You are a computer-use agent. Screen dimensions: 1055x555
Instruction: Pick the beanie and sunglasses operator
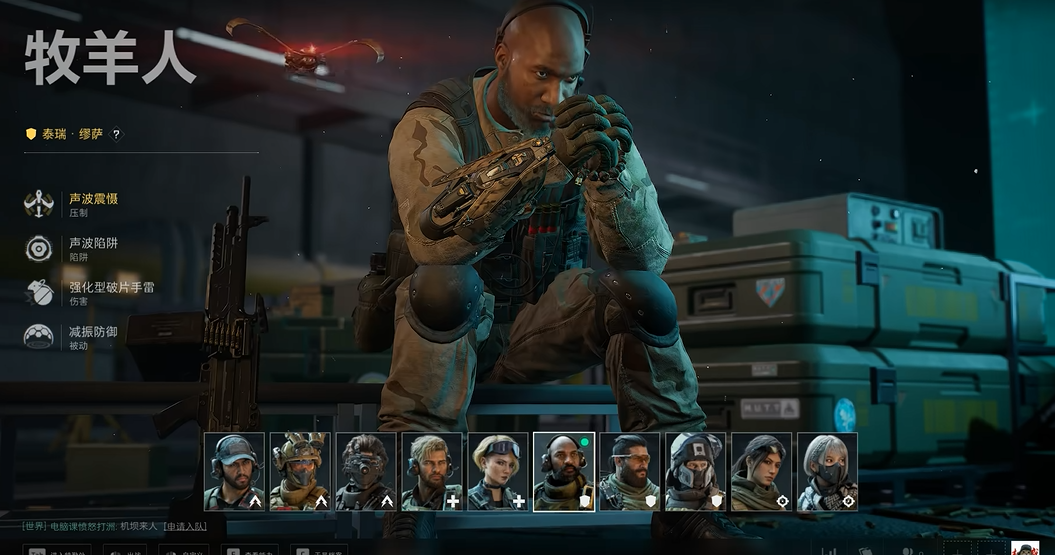pyautogui.click(x=630, y=472)
